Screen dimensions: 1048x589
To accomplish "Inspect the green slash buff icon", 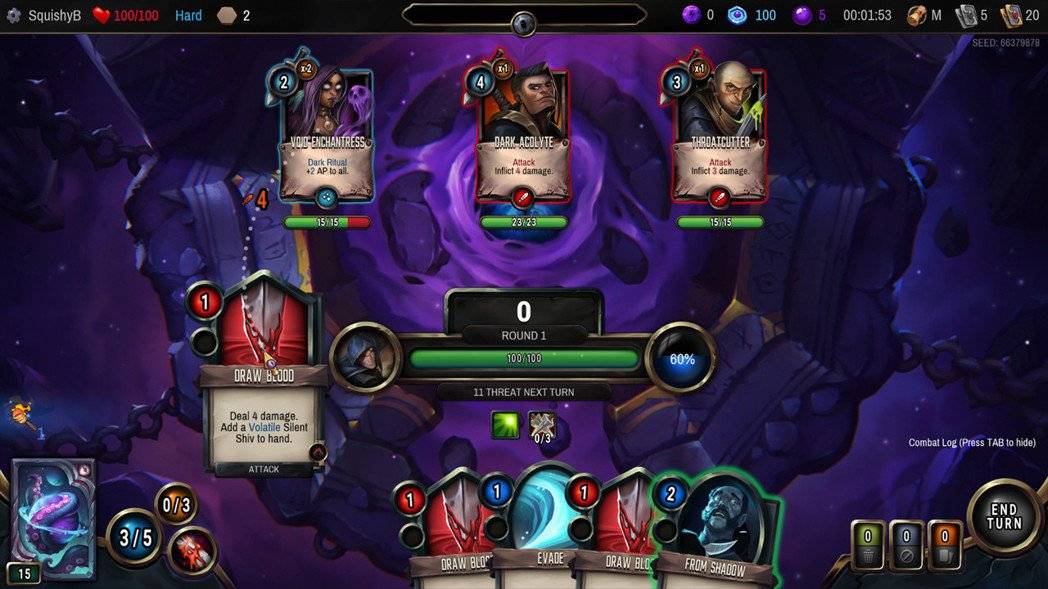I will pyautogui.click(x=505, y=425).
